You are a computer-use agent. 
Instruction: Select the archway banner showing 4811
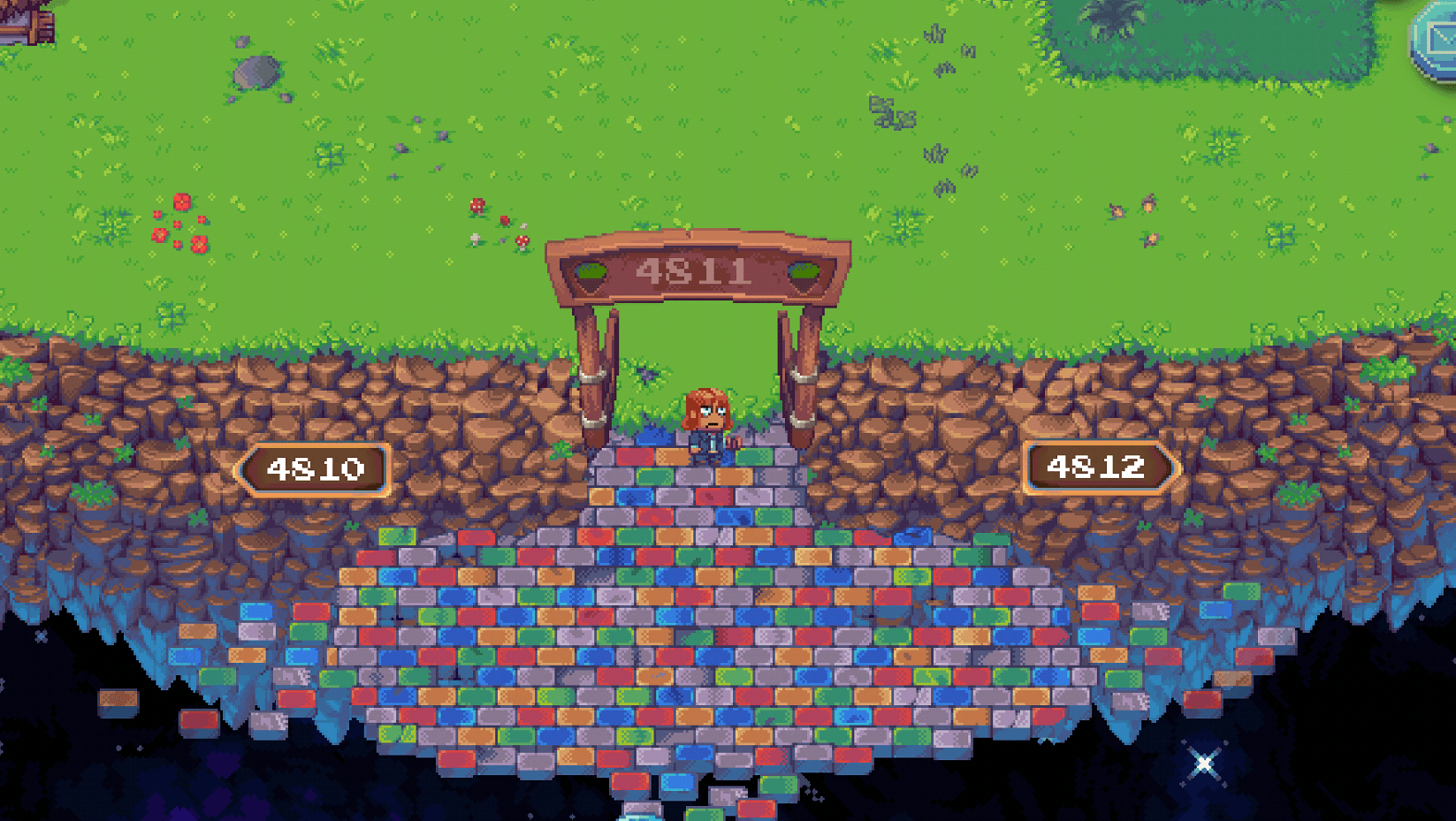coord(697,268)
